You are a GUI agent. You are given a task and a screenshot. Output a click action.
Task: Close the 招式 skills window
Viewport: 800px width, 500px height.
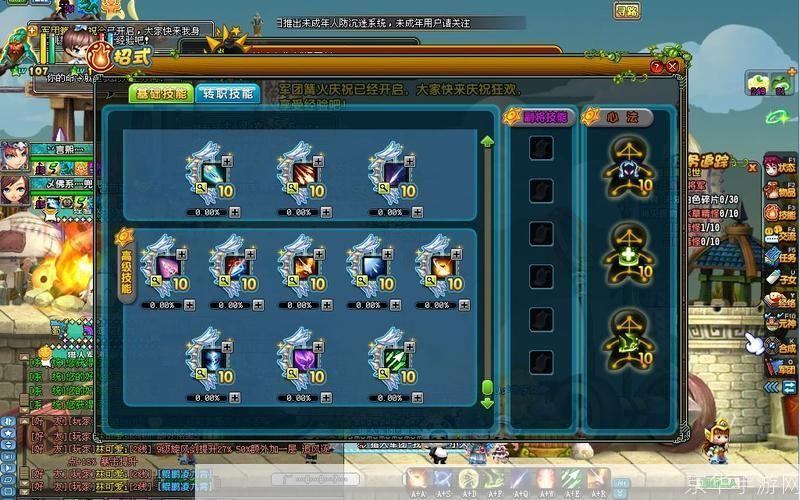pyautogui.click(x=673, y=66)
